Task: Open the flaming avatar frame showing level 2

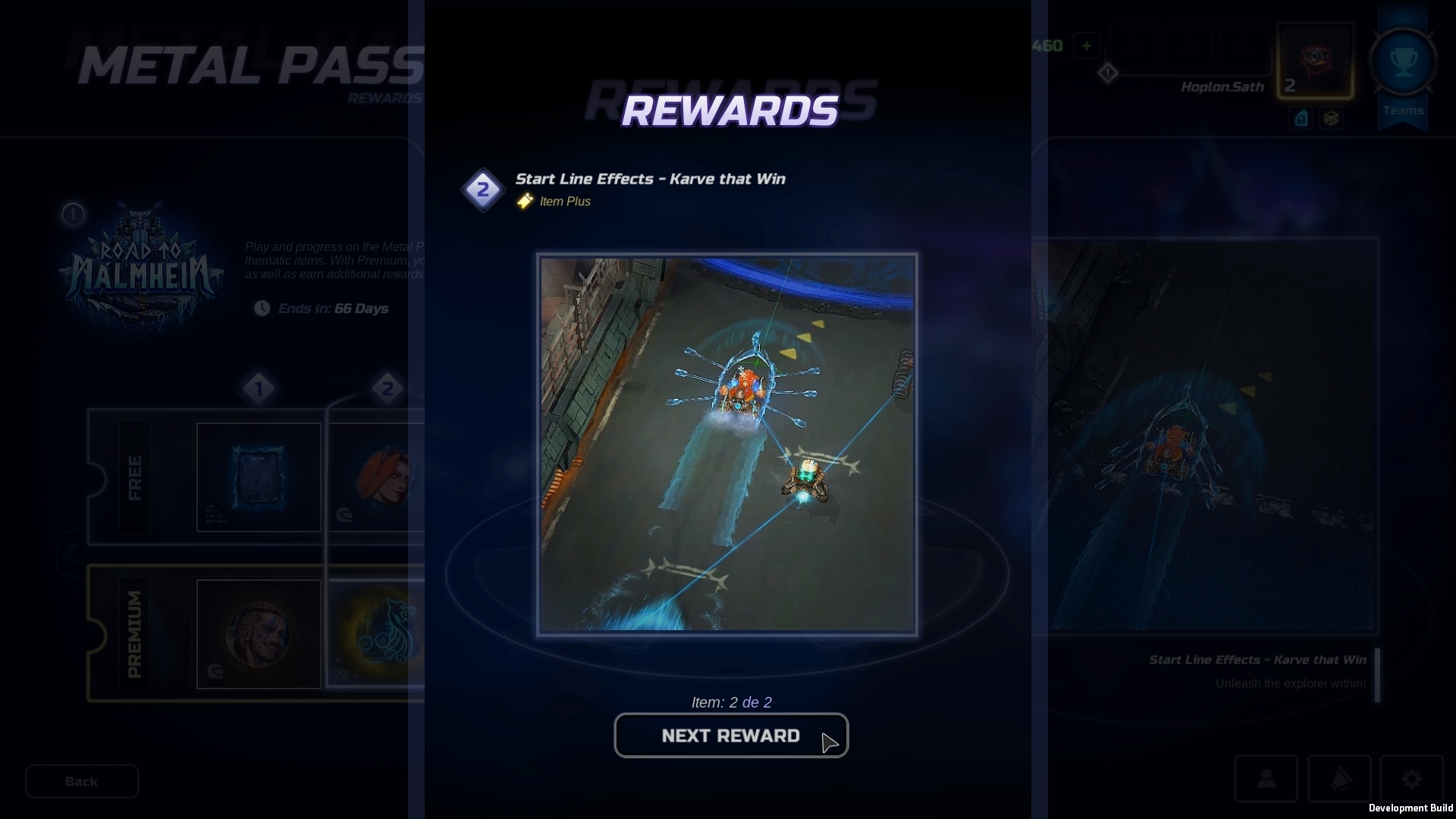Action: pos(1314,61)
